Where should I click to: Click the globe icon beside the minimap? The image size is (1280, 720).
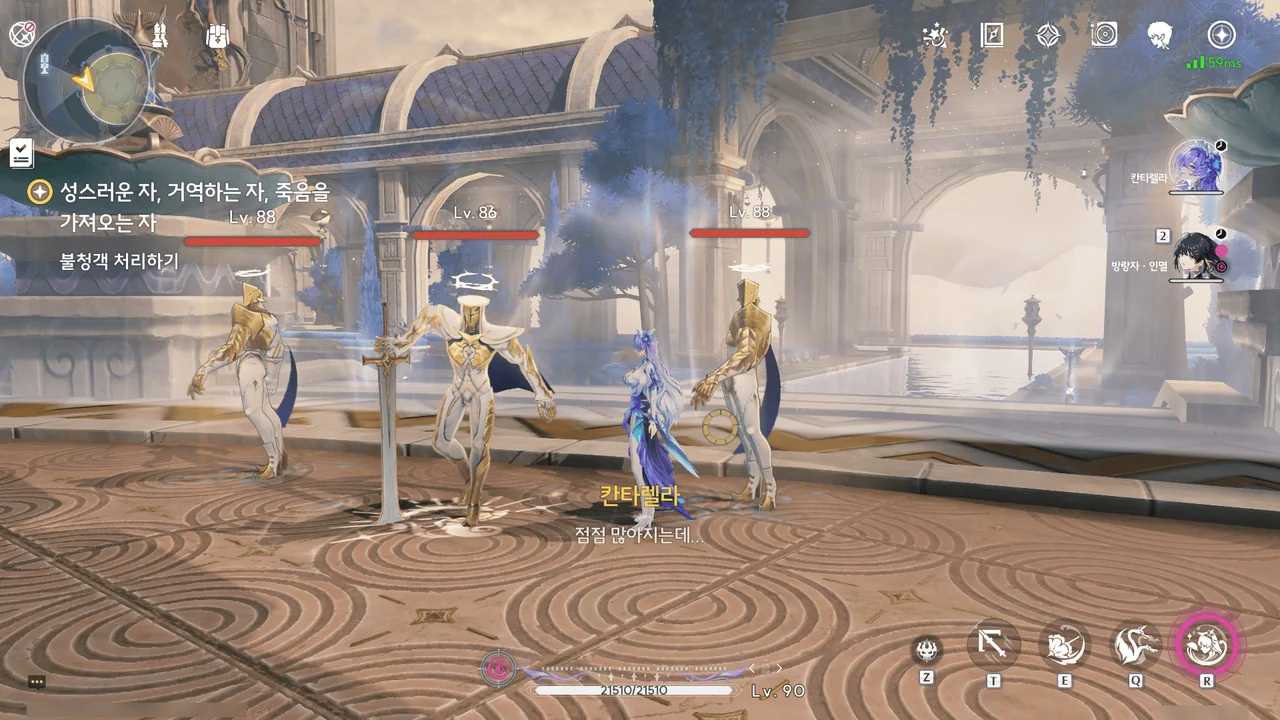22,33
